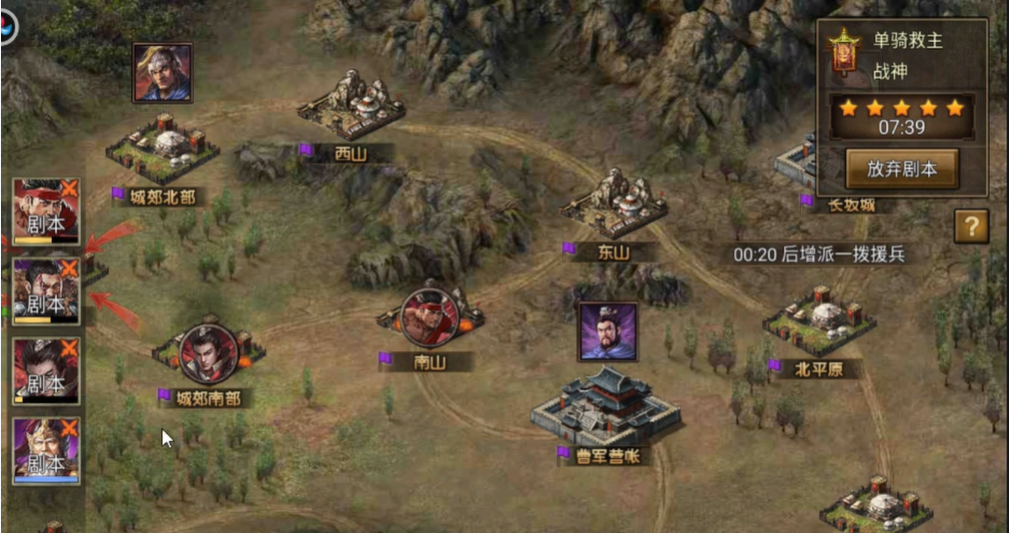1009x533 pixels.
Task: Open the question mark help button
Action: click(970, 226)
